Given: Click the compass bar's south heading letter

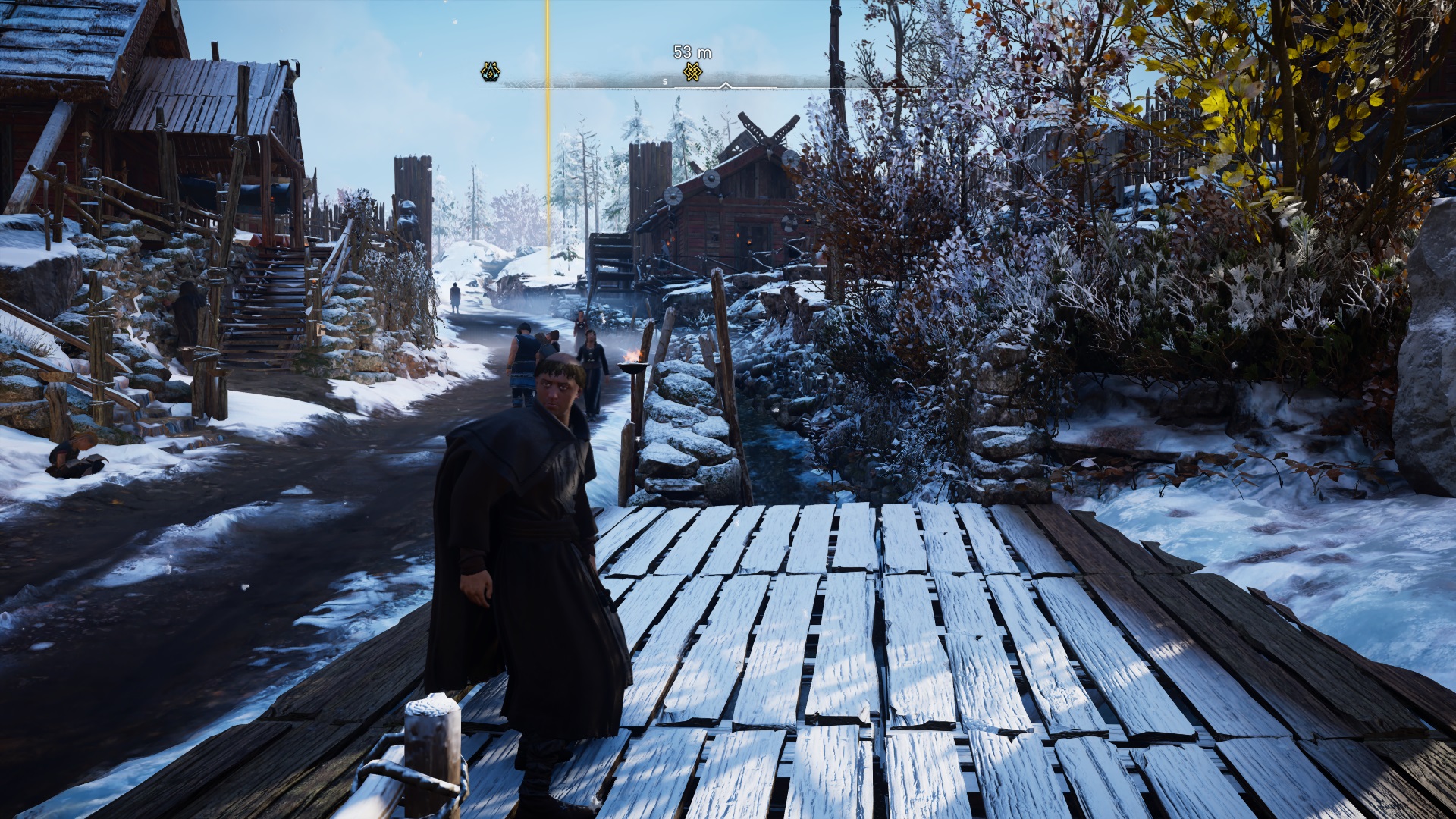Looking at the screenshot, I should pyautogui.click(x=665, y=82).
